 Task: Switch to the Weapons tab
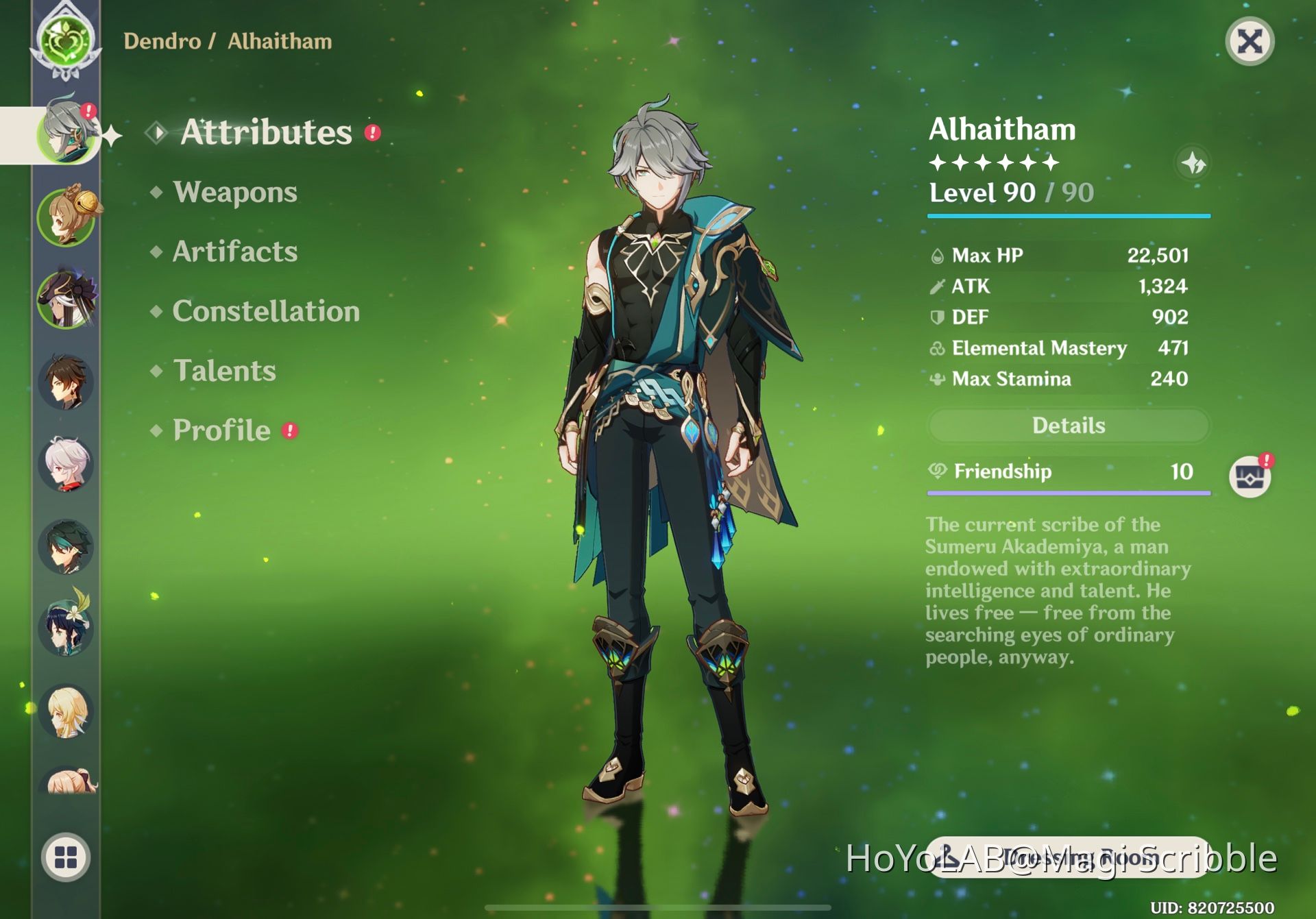coord(234,193)
